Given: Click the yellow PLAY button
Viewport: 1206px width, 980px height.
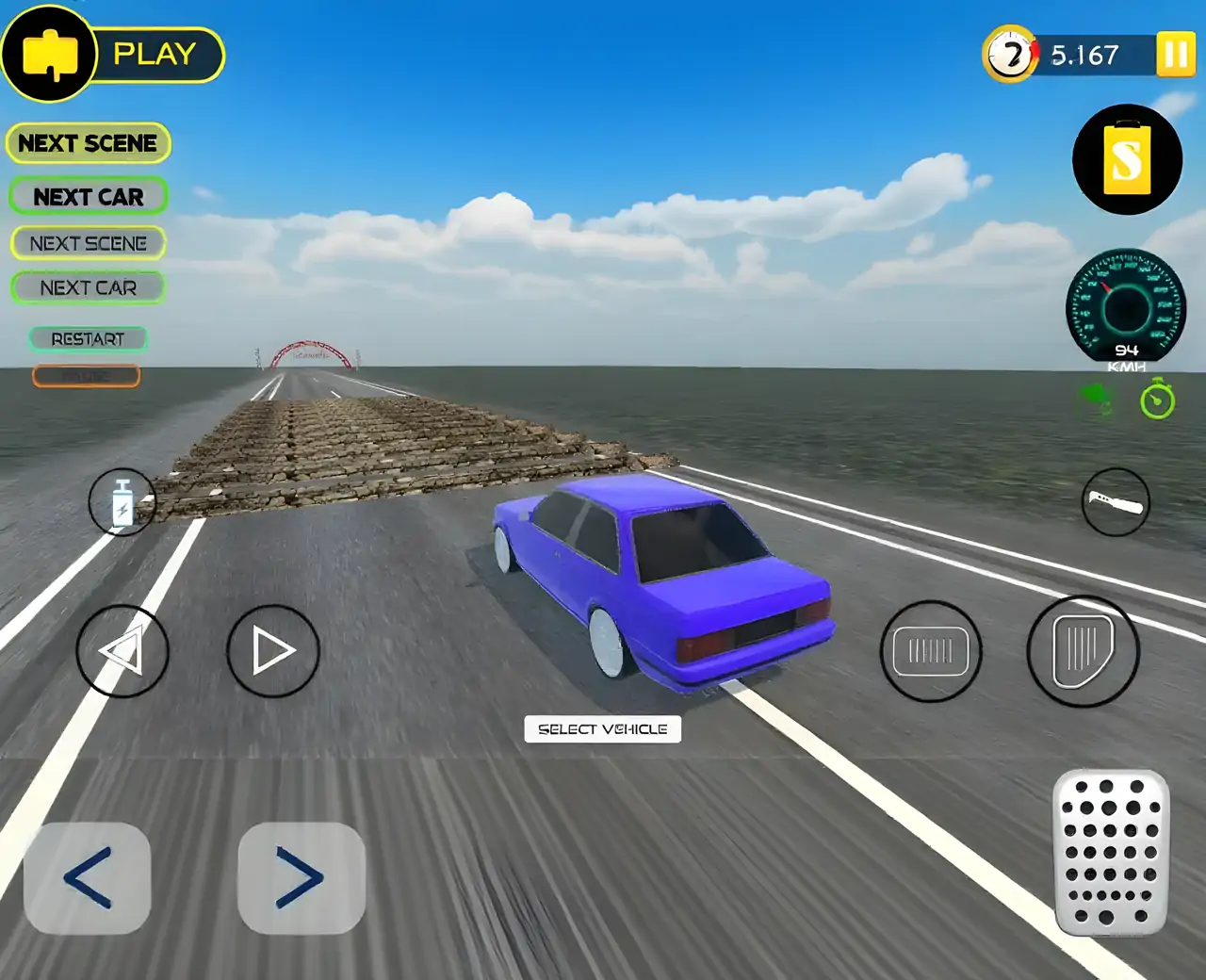Looking at the screenshot, I should click(x=154, y=55).
